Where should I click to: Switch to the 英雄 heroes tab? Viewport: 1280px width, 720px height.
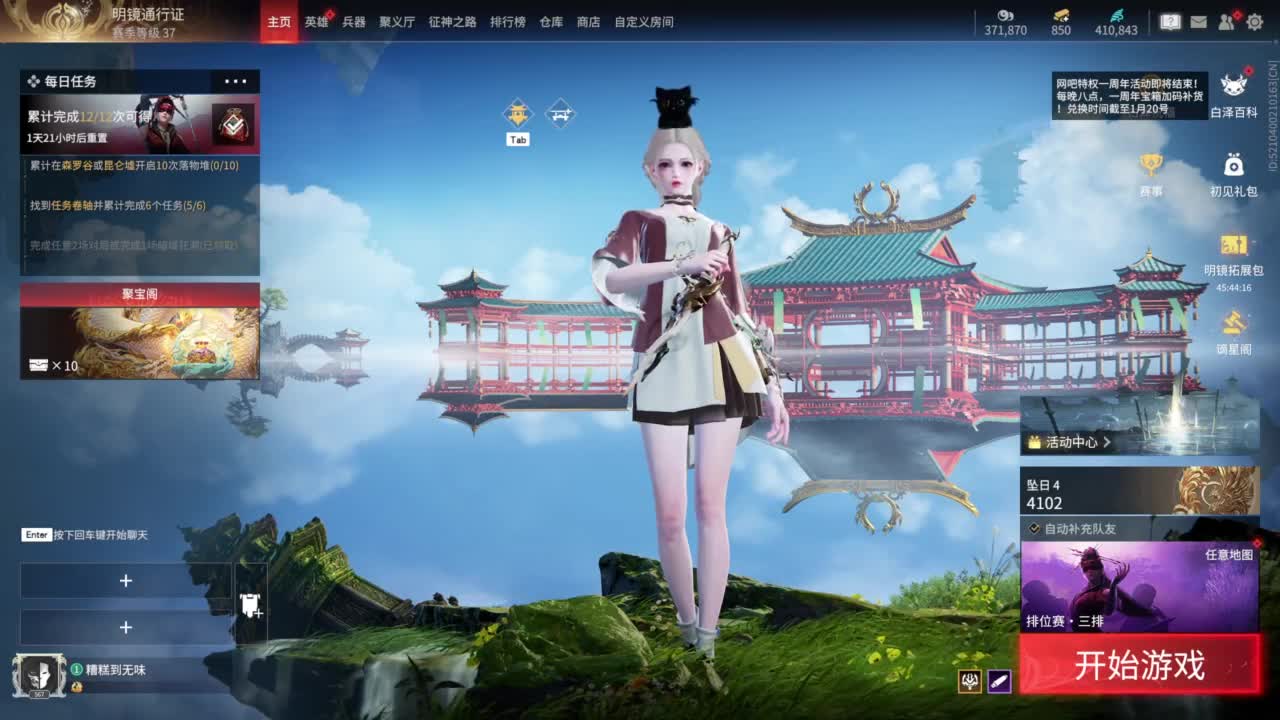click(315, 22)
